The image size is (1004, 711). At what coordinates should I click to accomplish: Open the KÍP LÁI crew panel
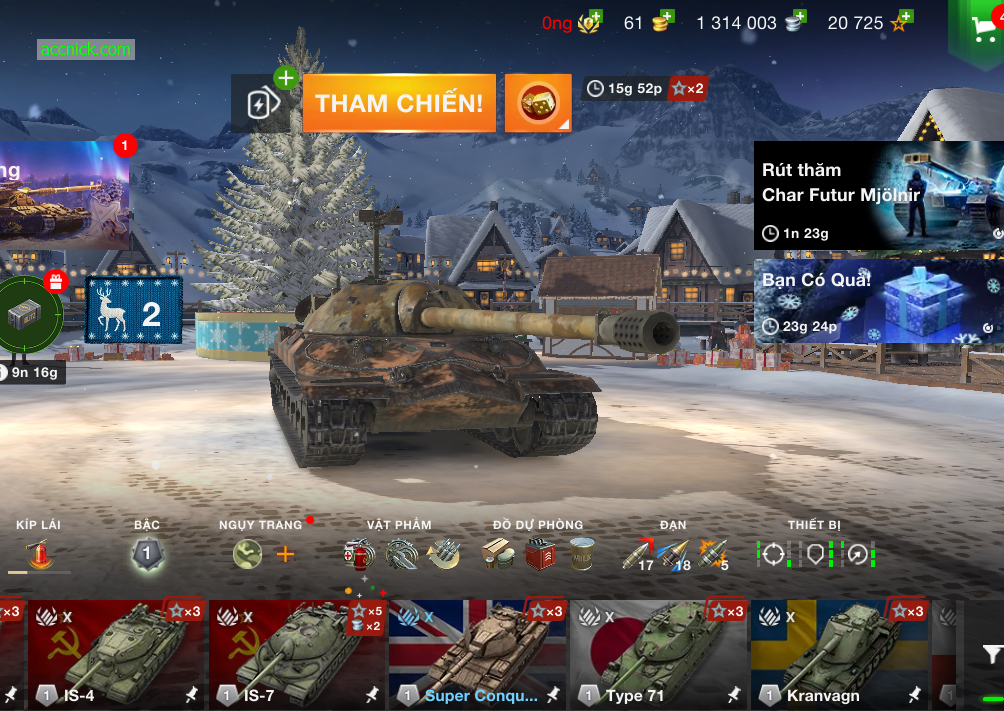point(38,552)
